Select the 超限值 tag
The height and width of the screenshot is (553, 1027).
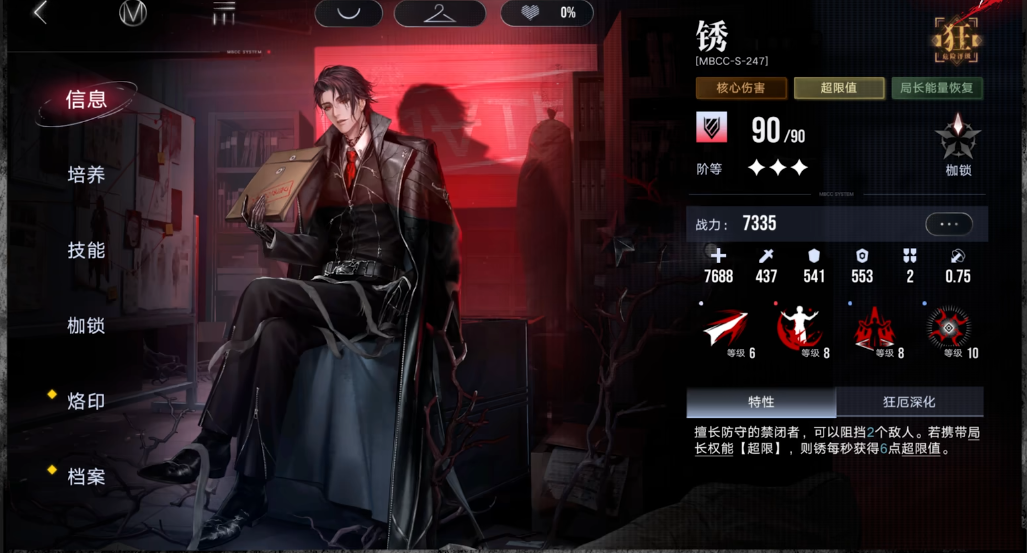(x=838, y=88)
